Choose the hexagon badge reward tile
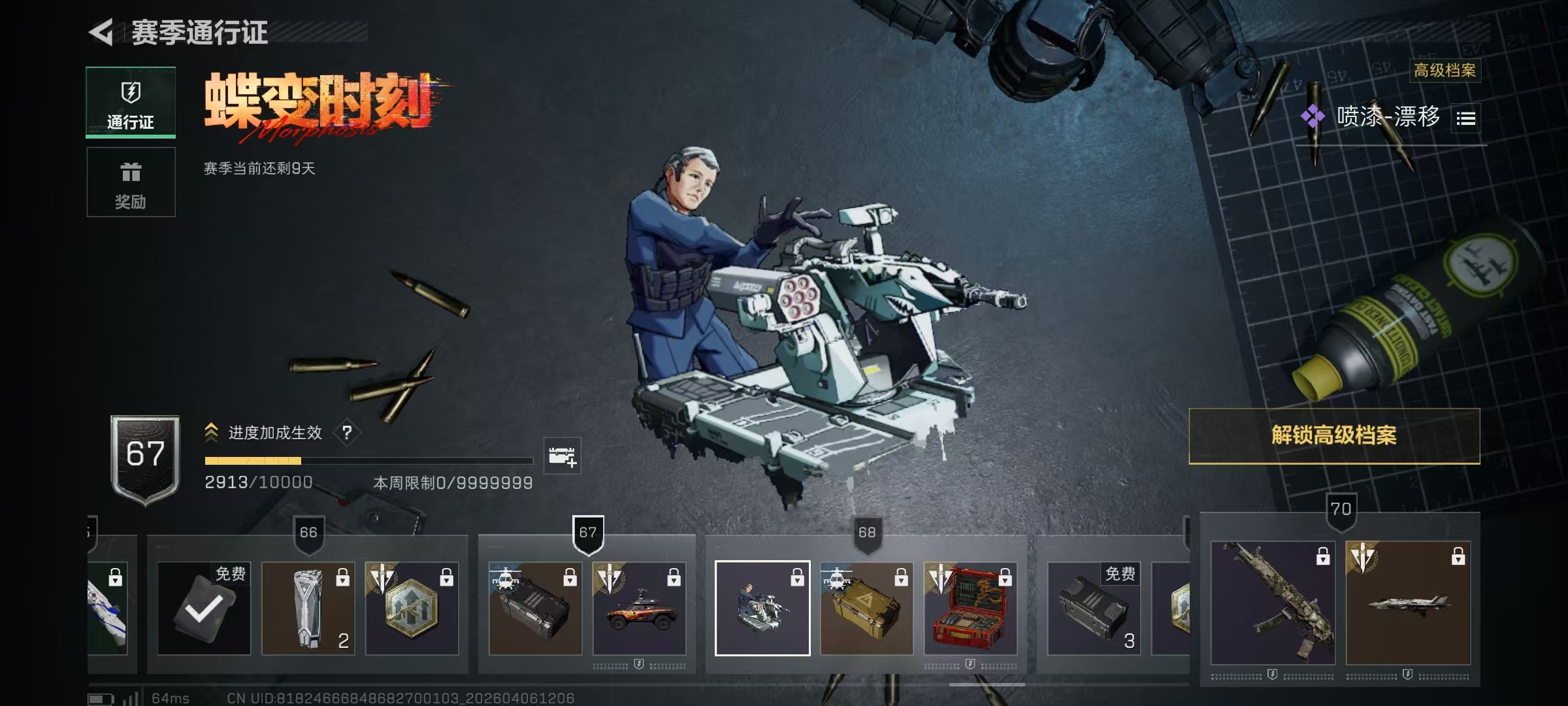The image size is (1568, 706). [412, 609]
